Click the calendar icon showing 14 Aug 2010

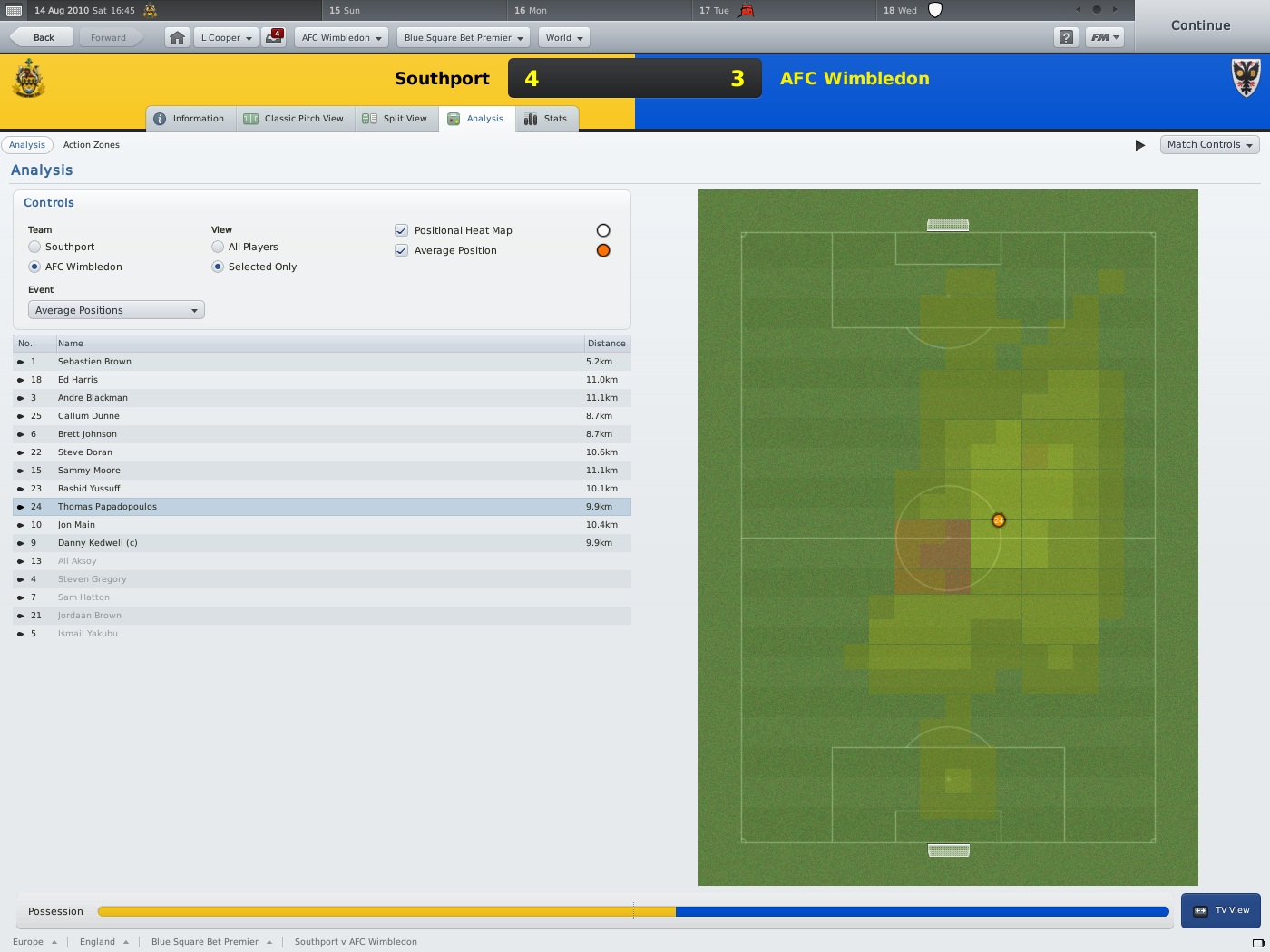[x=13, y=10]
